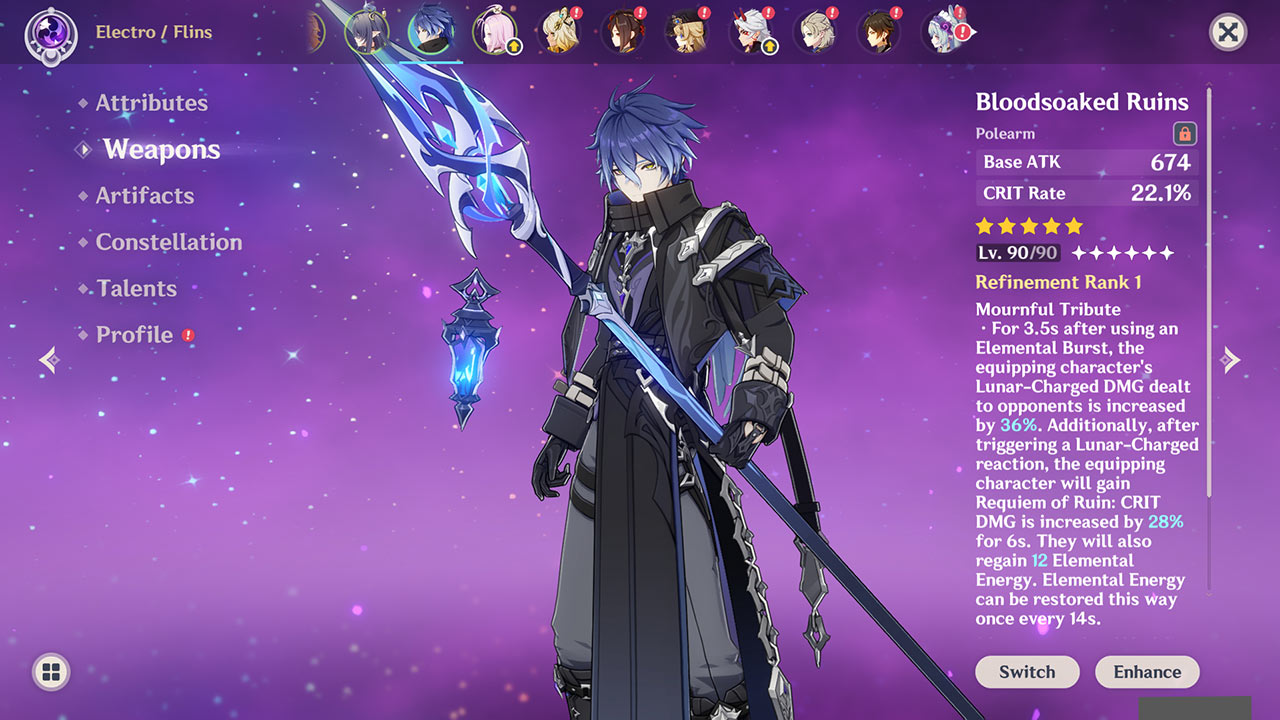
Task: Select Flins' portrait in the character carousel
Action: (430, 30)
